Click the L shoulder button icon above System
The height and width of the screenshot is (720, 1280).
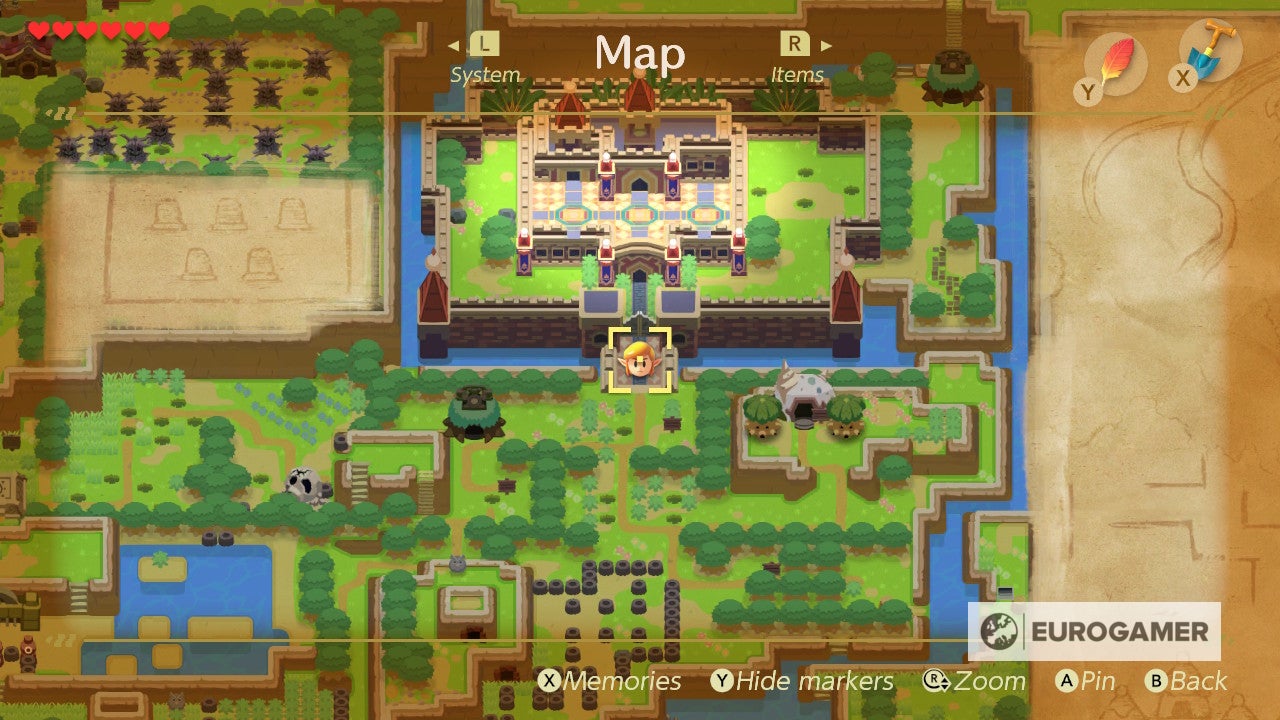coord(483,45)
